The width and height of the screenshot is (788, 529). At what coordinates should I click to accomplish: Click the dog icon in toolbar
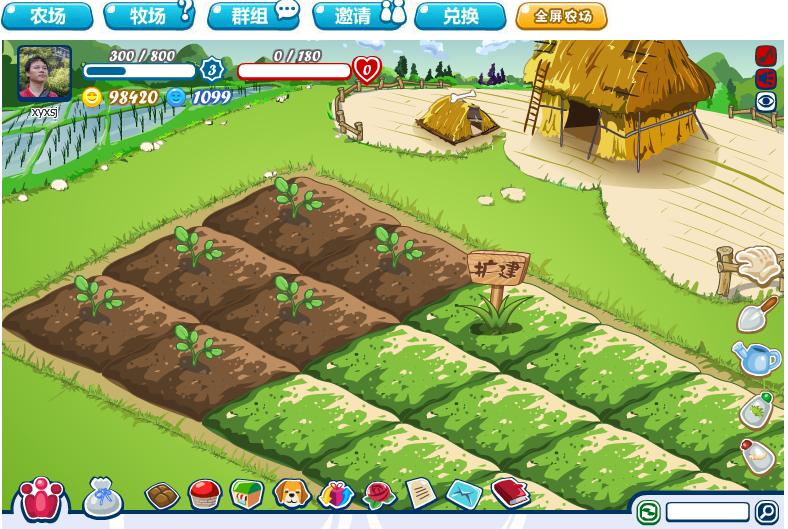(291, 493)
